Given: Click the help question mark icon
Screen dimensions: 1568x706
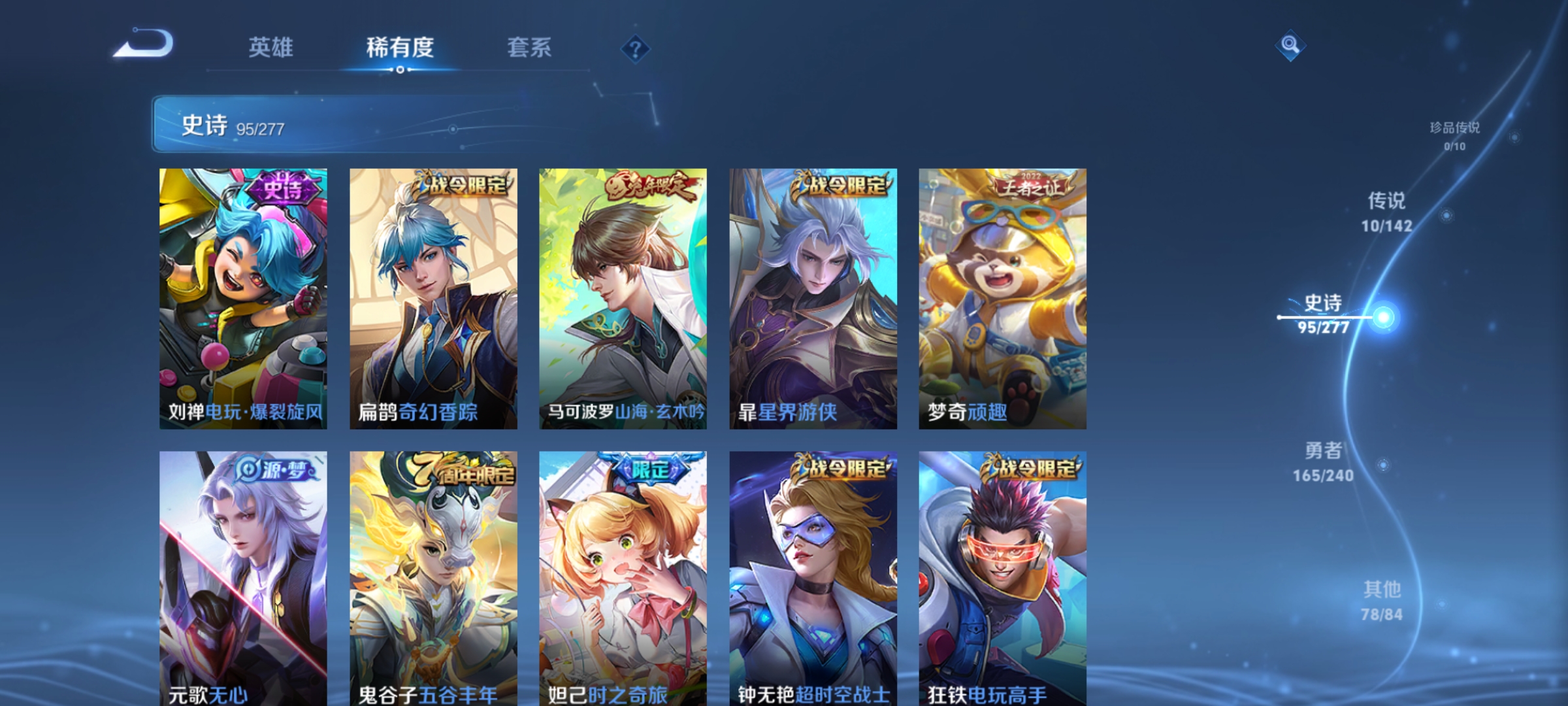Looking at the screenshot, I should (x=636, y=49).
